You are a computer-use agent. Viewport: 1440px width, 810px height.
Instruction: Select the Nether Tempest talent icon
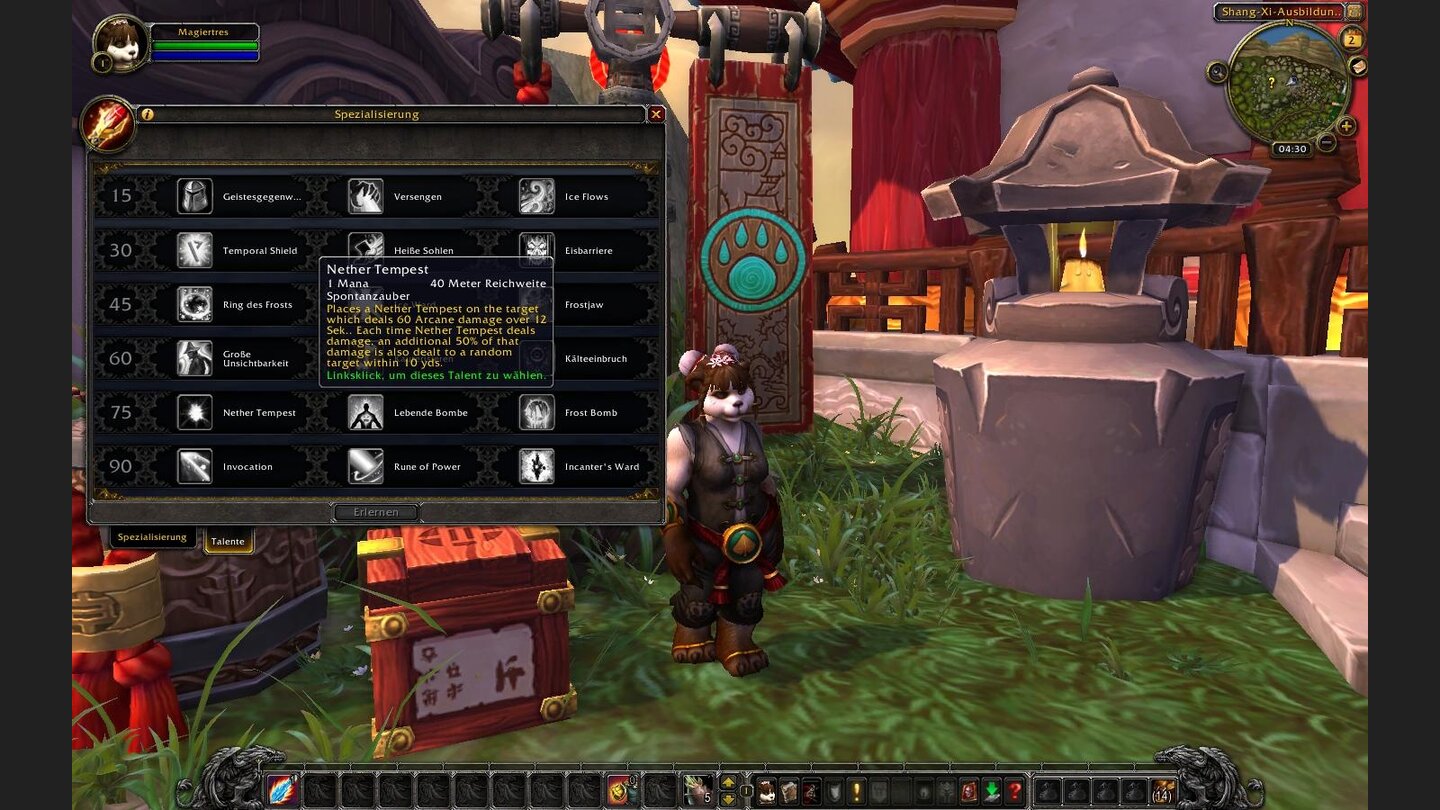195,411
